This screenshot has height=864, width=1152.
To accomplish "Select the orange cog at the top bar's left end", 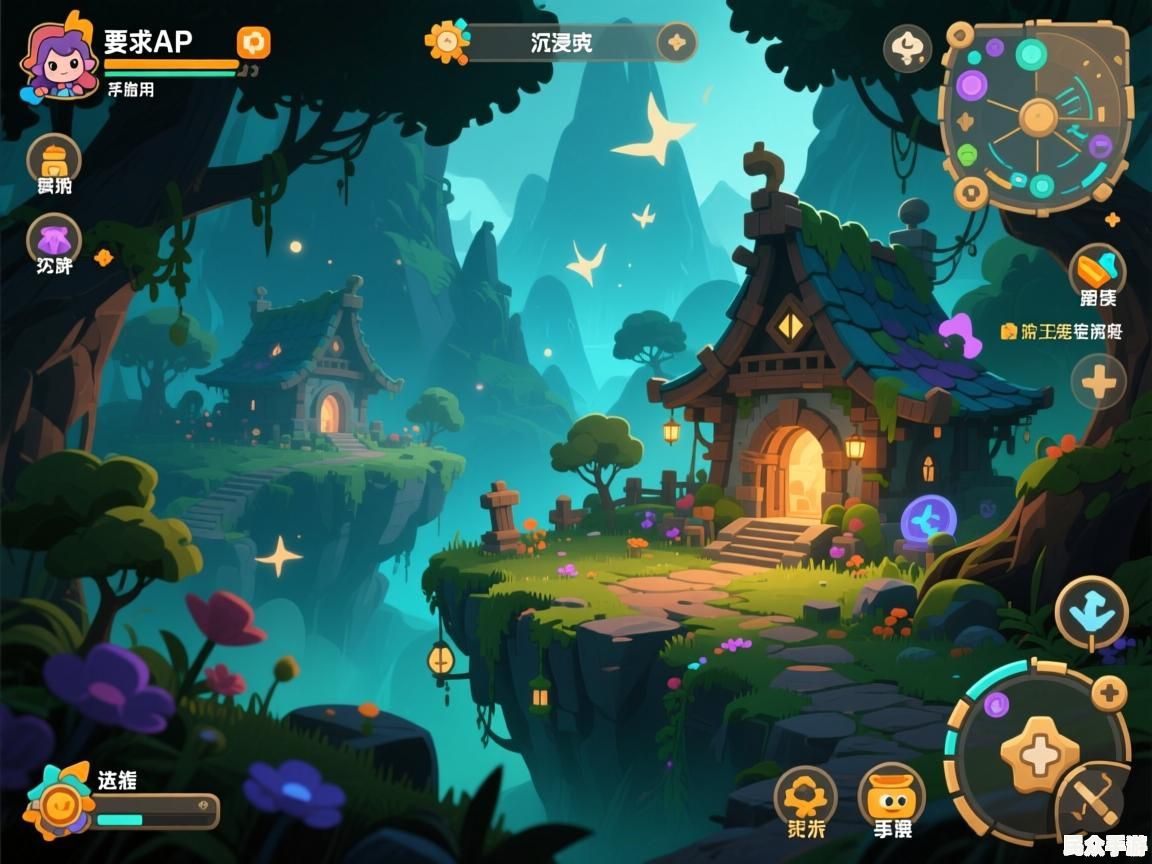I will pos(446,42).
